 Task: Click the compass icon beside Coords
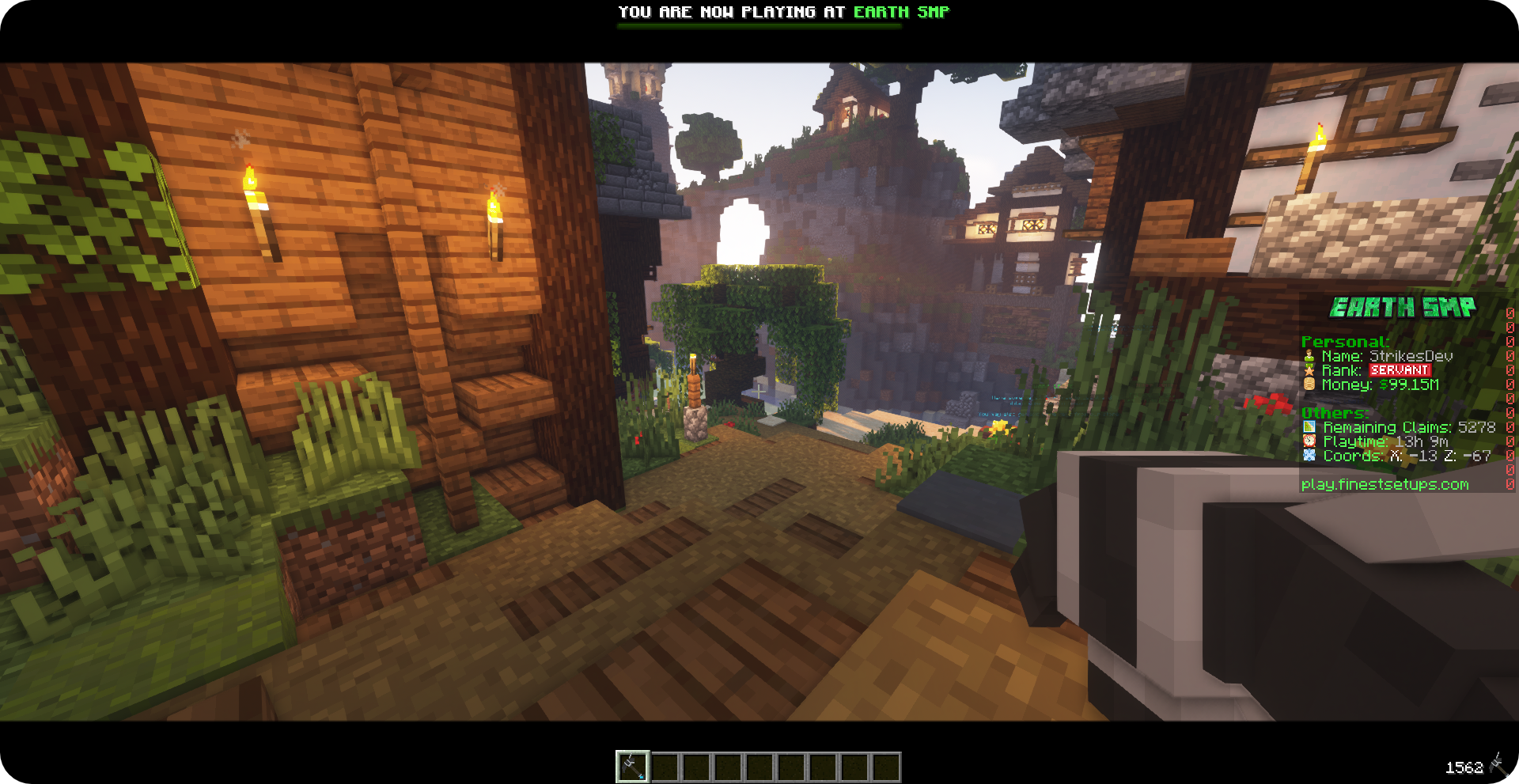pyautogui.click(x=1311, y=456)
